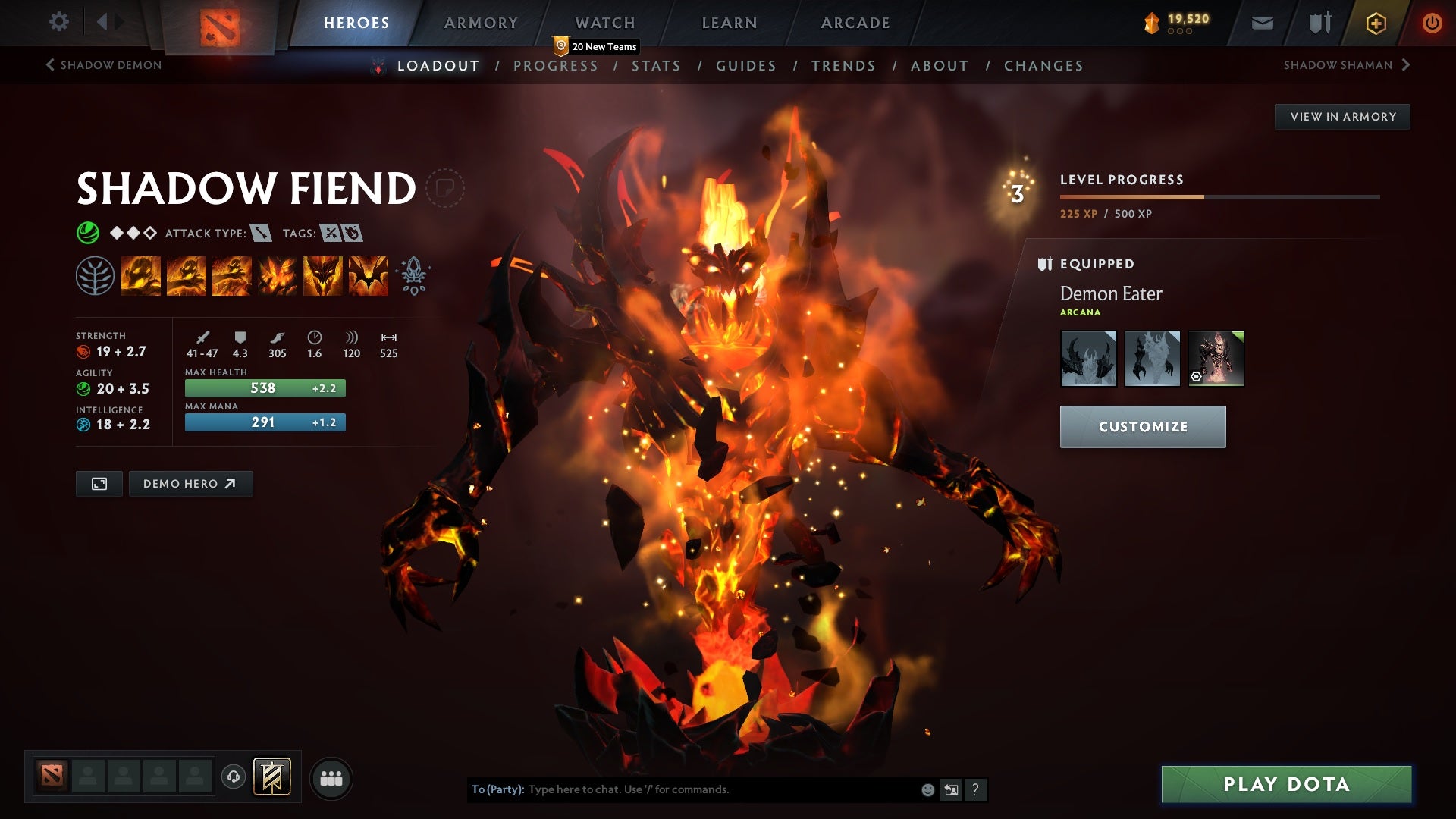Viewport: 1456px width, 819px height.
Task: Click the power/exit icon
Action: 1433,23
